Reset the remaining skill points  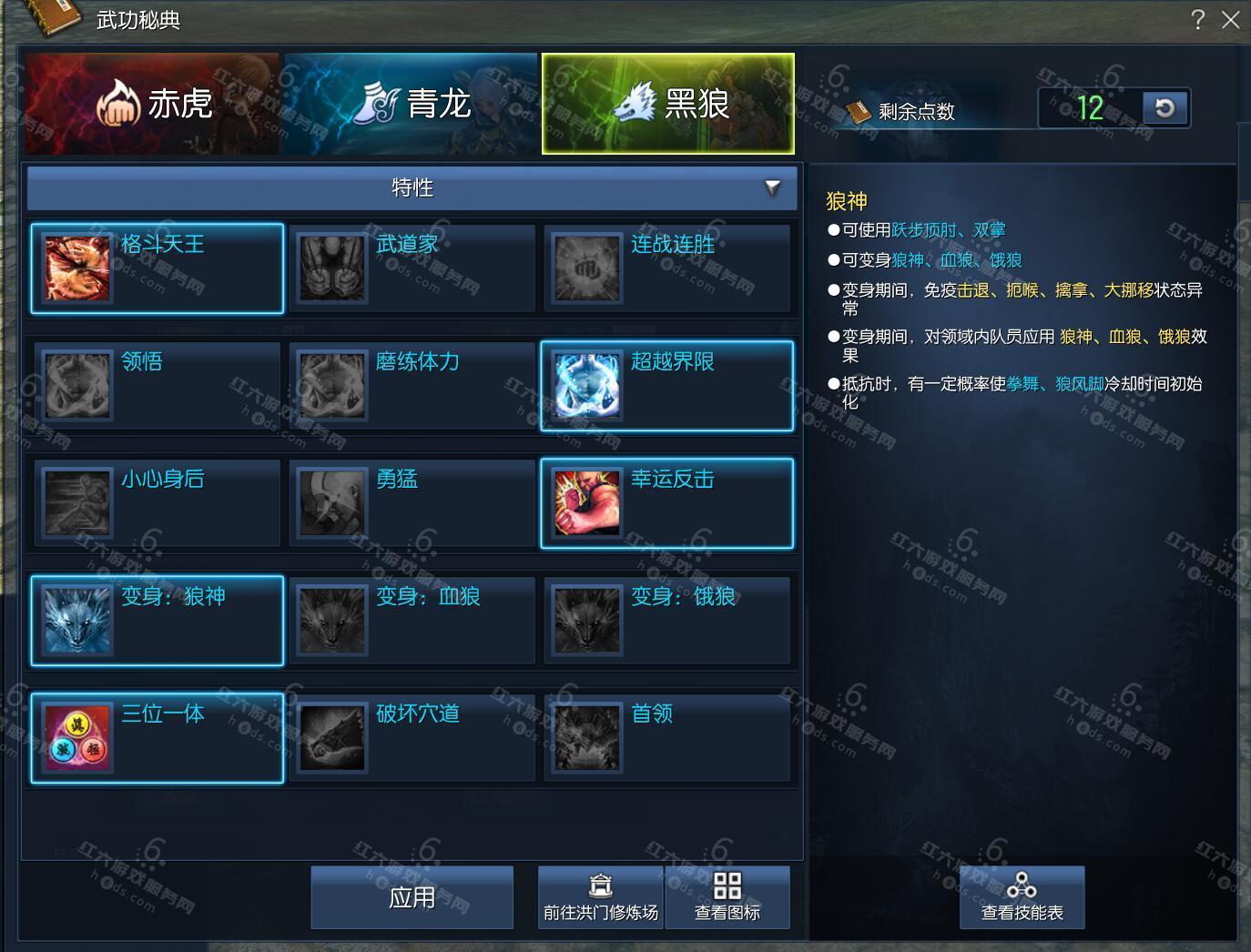[x=1165, y=108]
